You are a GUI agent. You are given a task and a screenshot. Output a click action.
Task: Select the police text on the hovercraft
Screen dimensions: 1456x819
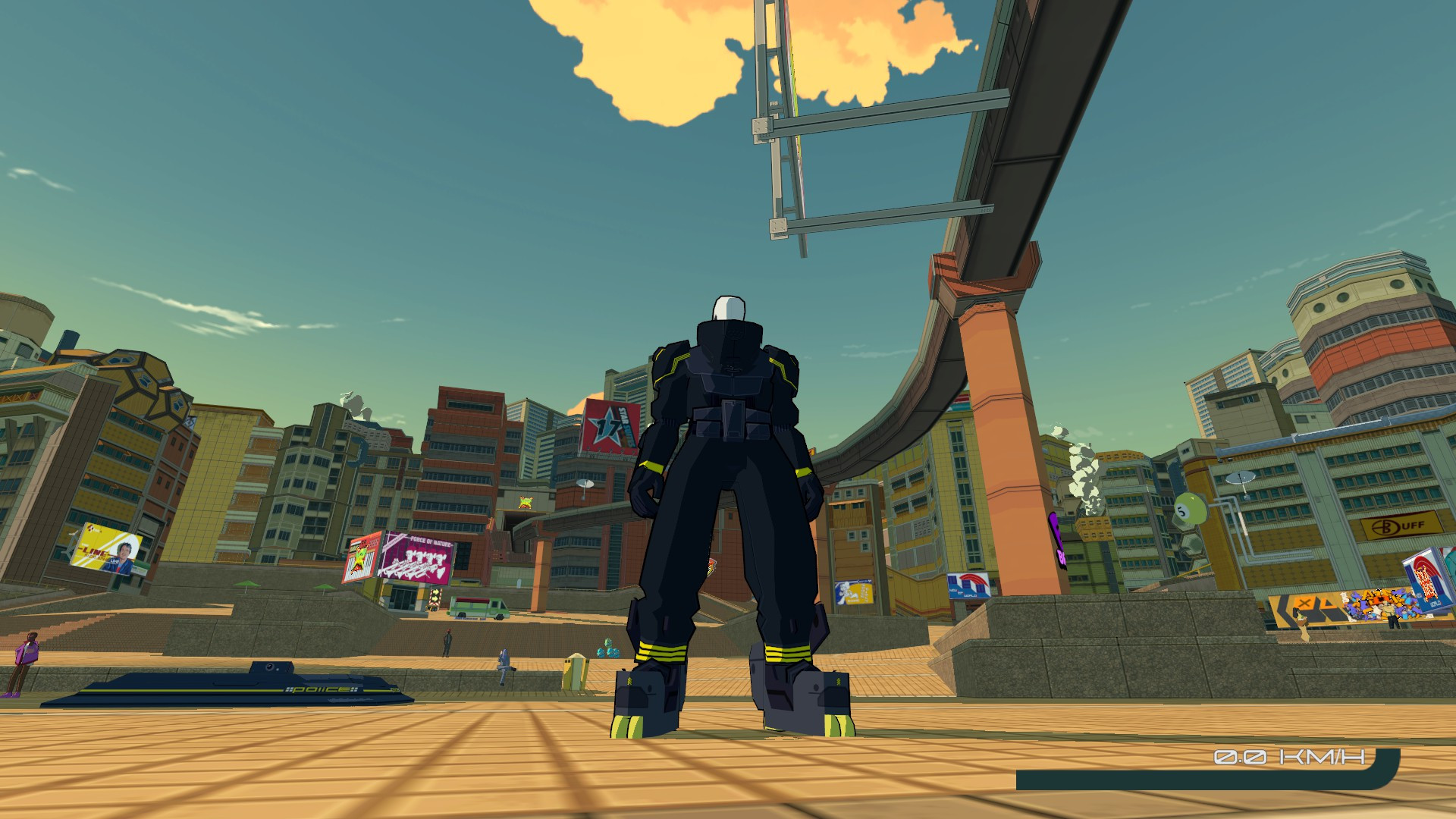coord(321,689)
